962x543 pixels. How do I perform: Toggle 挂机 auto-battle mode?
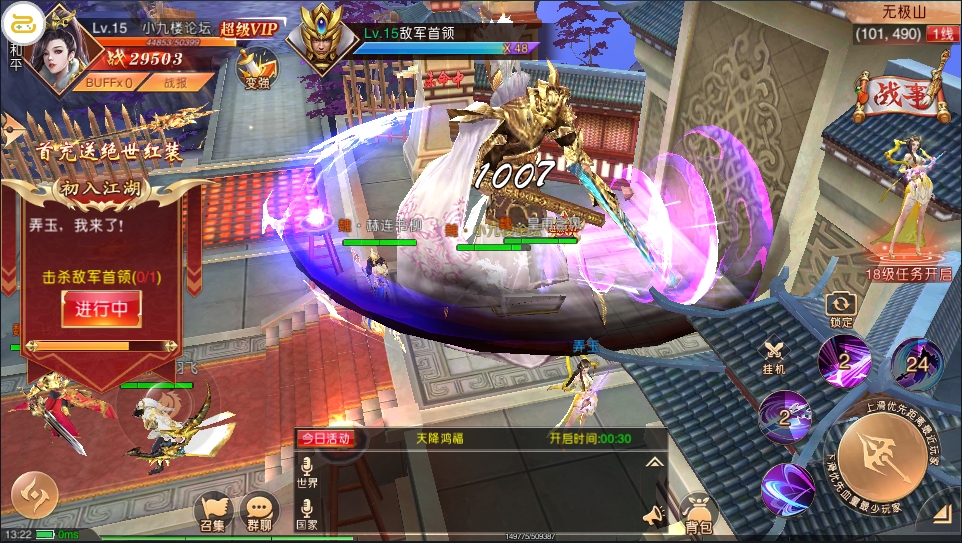click(x=775, y=354)
